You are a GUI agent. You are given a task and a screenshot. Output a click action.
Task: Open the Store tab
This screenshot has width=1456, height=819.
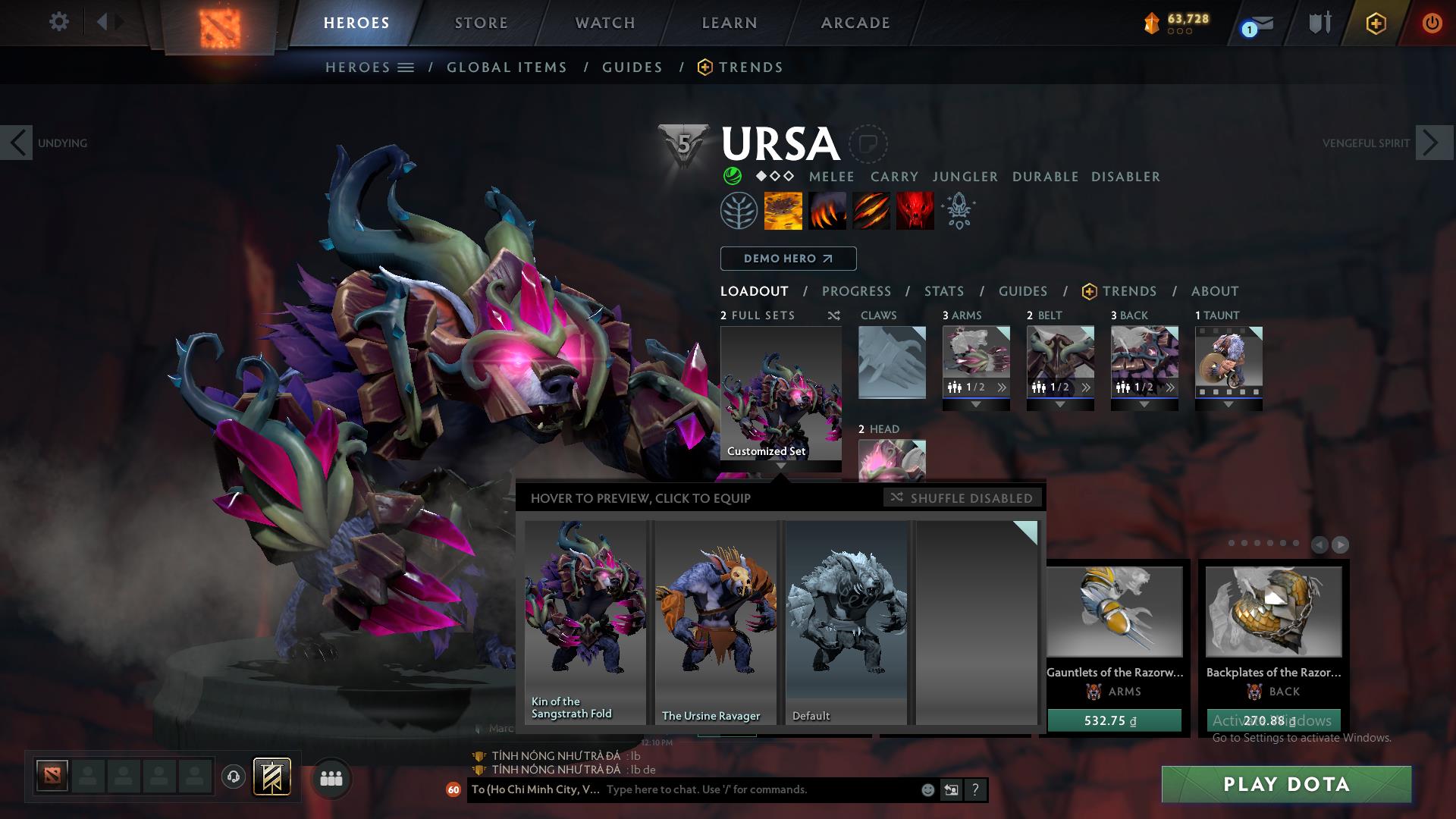click(482, 23)
